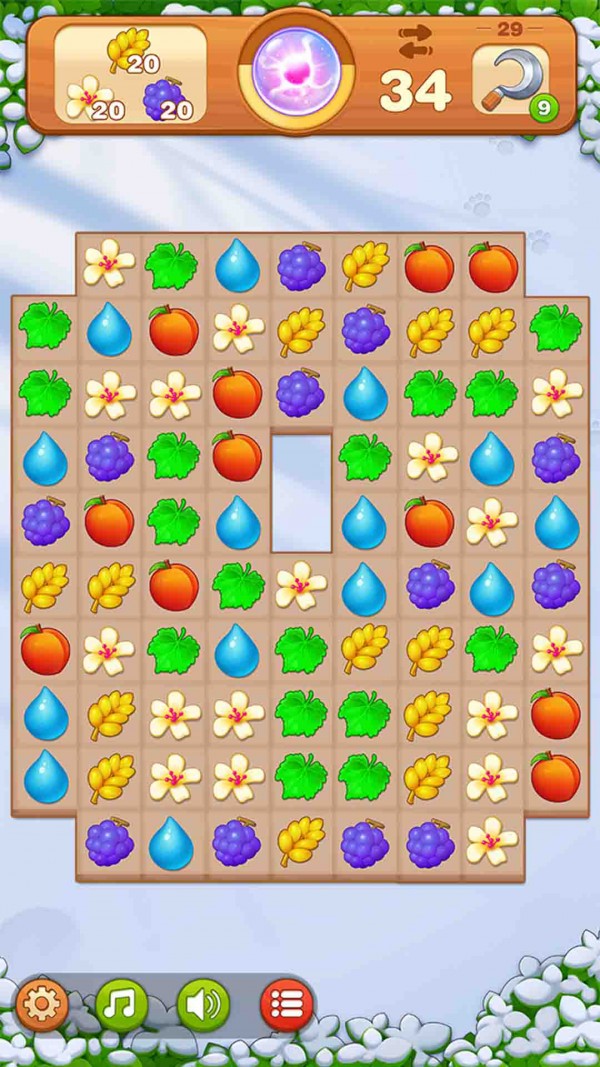Activate the sickle booster

click(x=510, y=78)
